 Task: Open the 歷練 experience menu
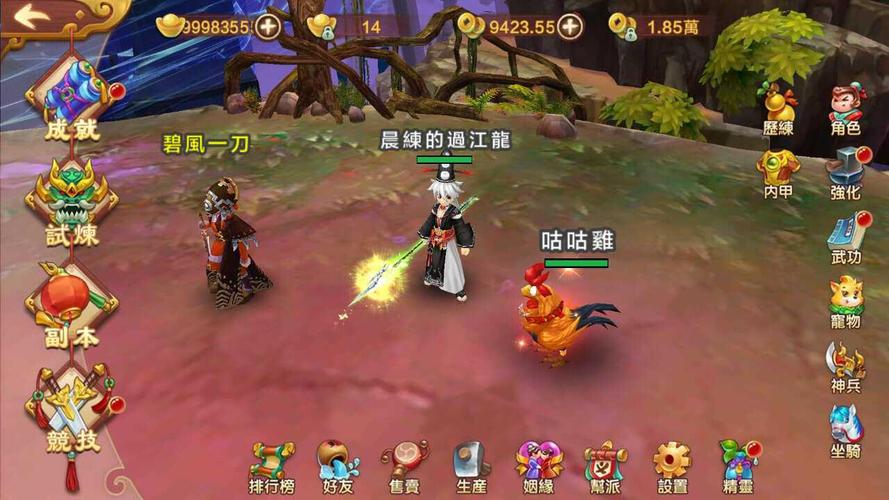pos(777,108)
